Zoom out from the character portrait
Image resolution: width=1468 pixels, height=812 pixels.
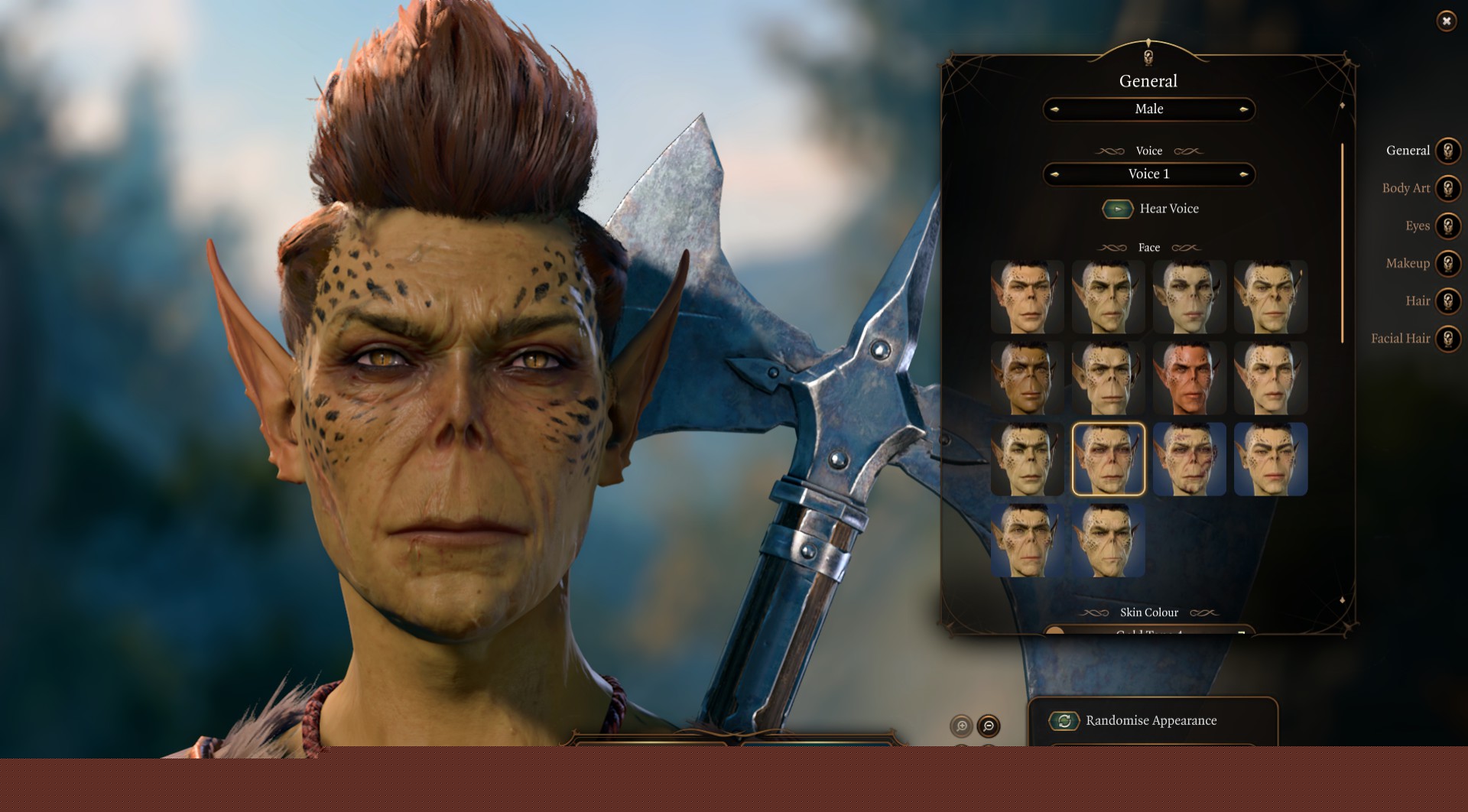point(989,726)
